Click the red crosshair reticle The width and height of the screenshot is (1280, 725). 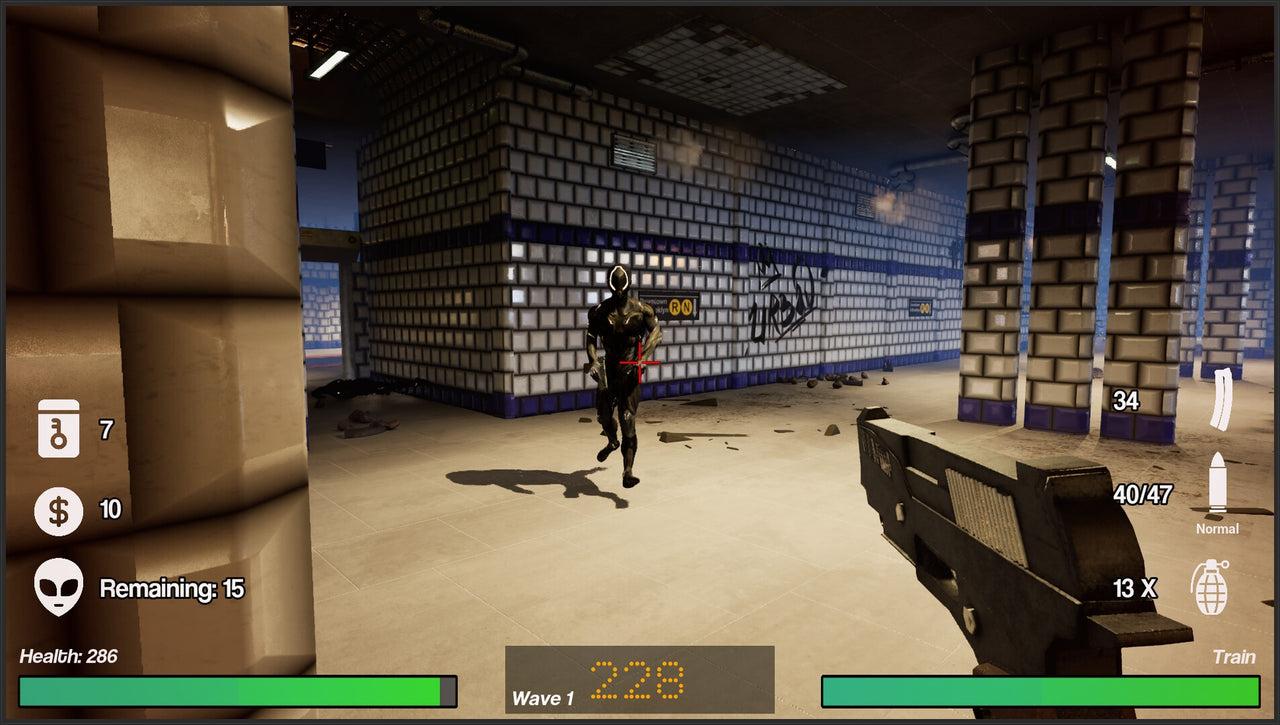[640, 362]
